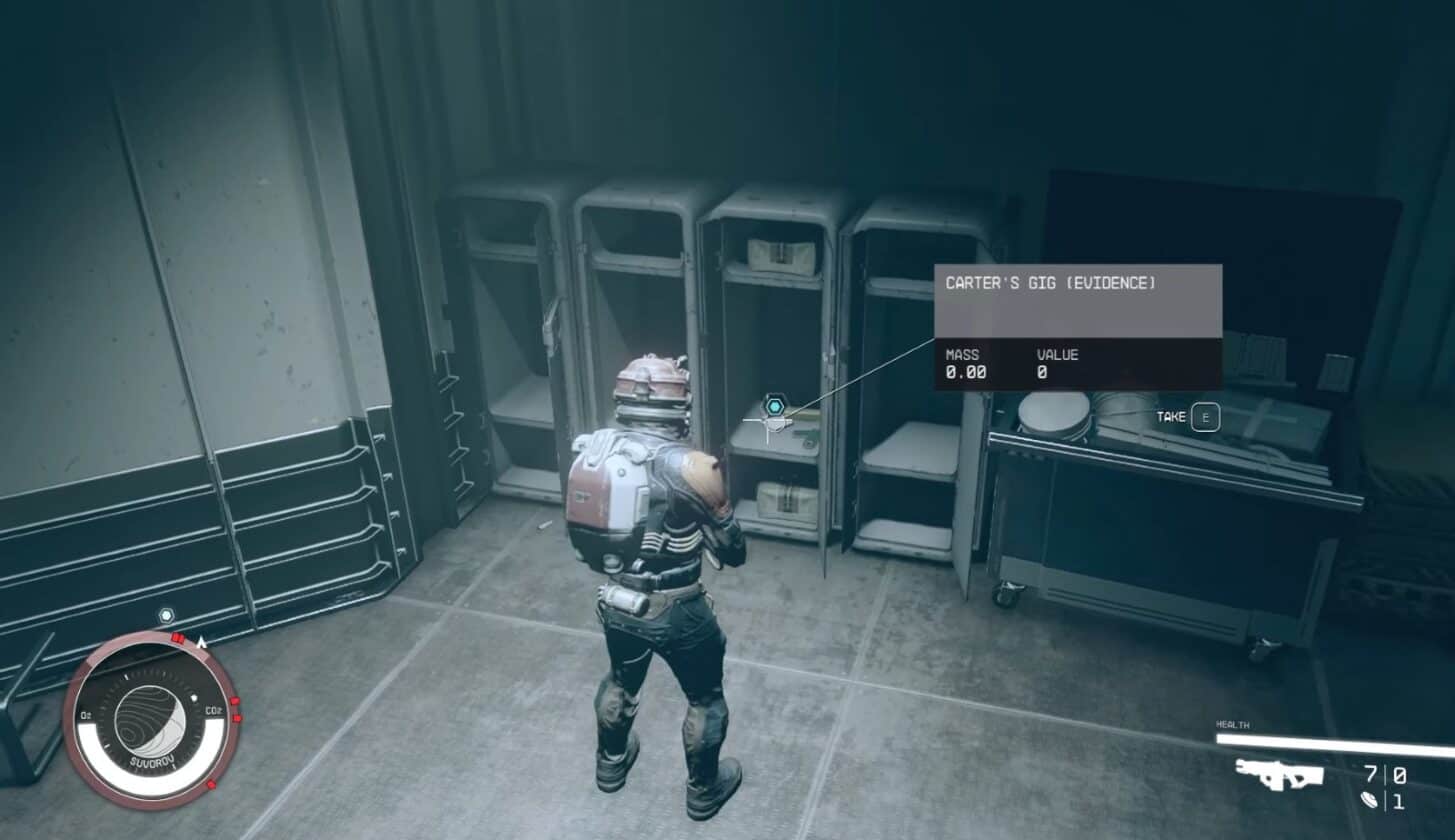Click the O2 indicator on the scanner
Screen dimensions: 1455x840
(x=84, y=713)
